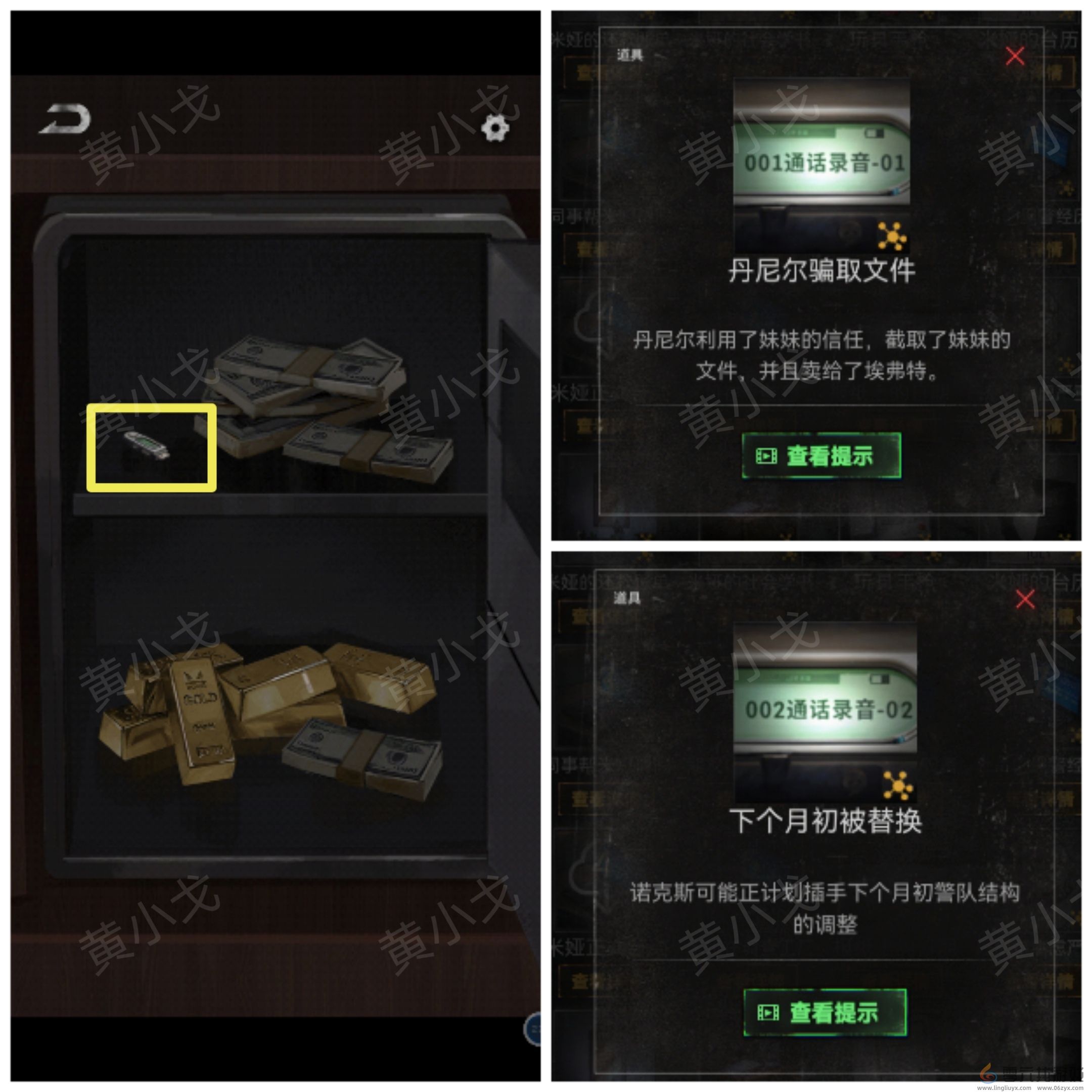1092x1092 pixels.
Task: Close the 001通话录音-01 item panel
Action: click(1015, 57)
